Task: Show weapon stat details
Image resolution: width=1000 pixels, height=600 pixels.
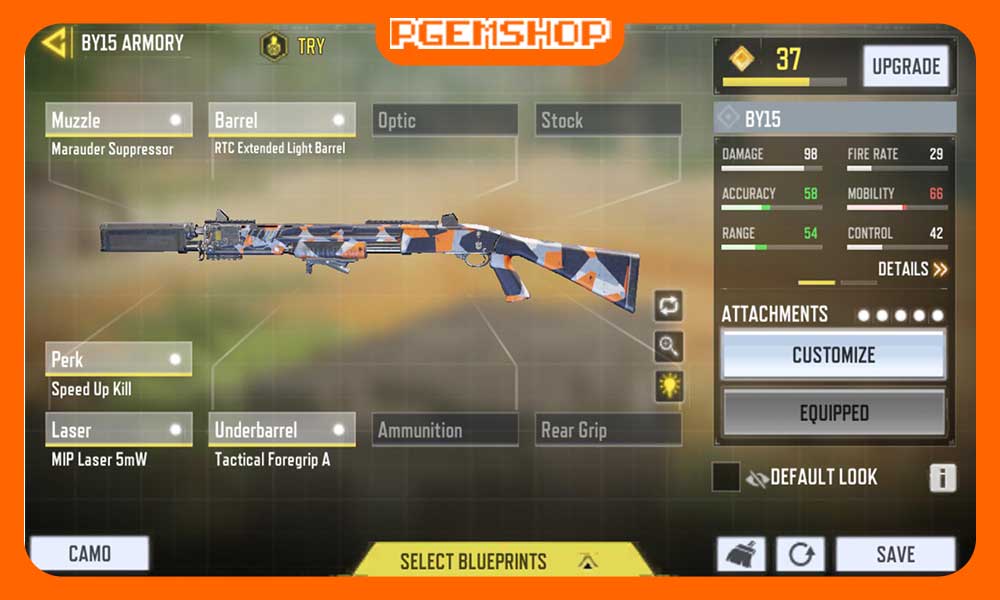Action: pyautogui.click(x=912, y=269)
